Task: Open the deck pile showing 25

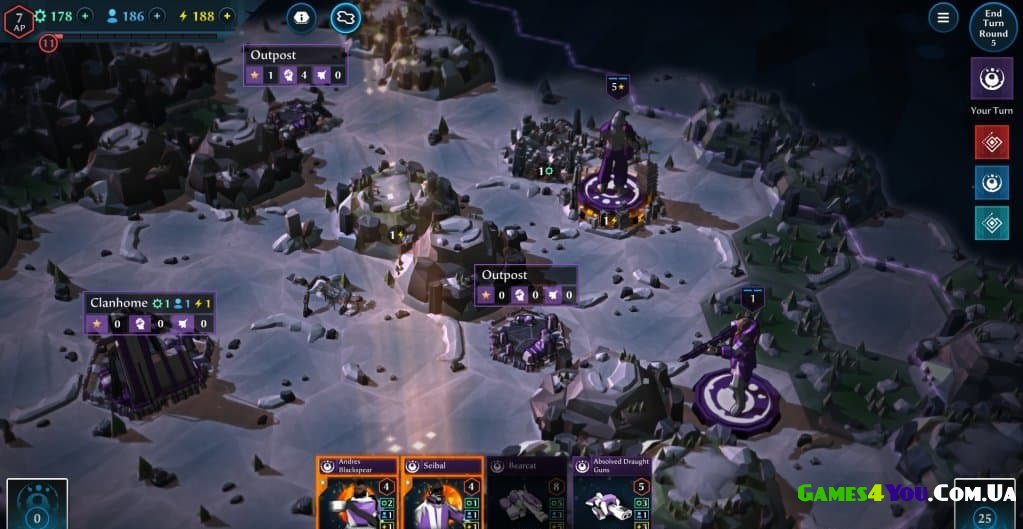Action: (x=984, y=504)
